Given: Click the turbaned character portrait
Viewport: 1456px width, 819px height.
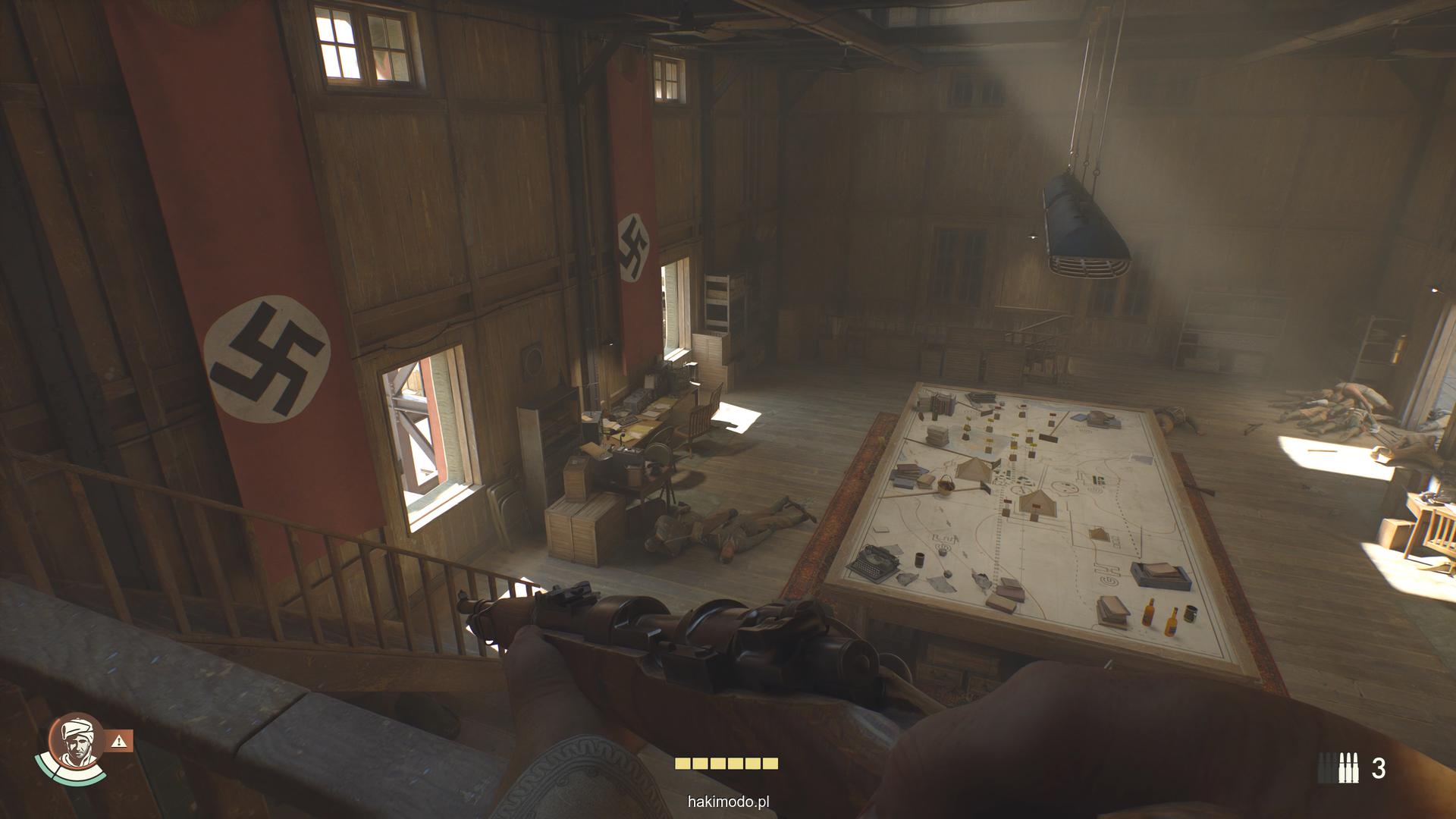Looking at the screenshot, I should [76, 744].
